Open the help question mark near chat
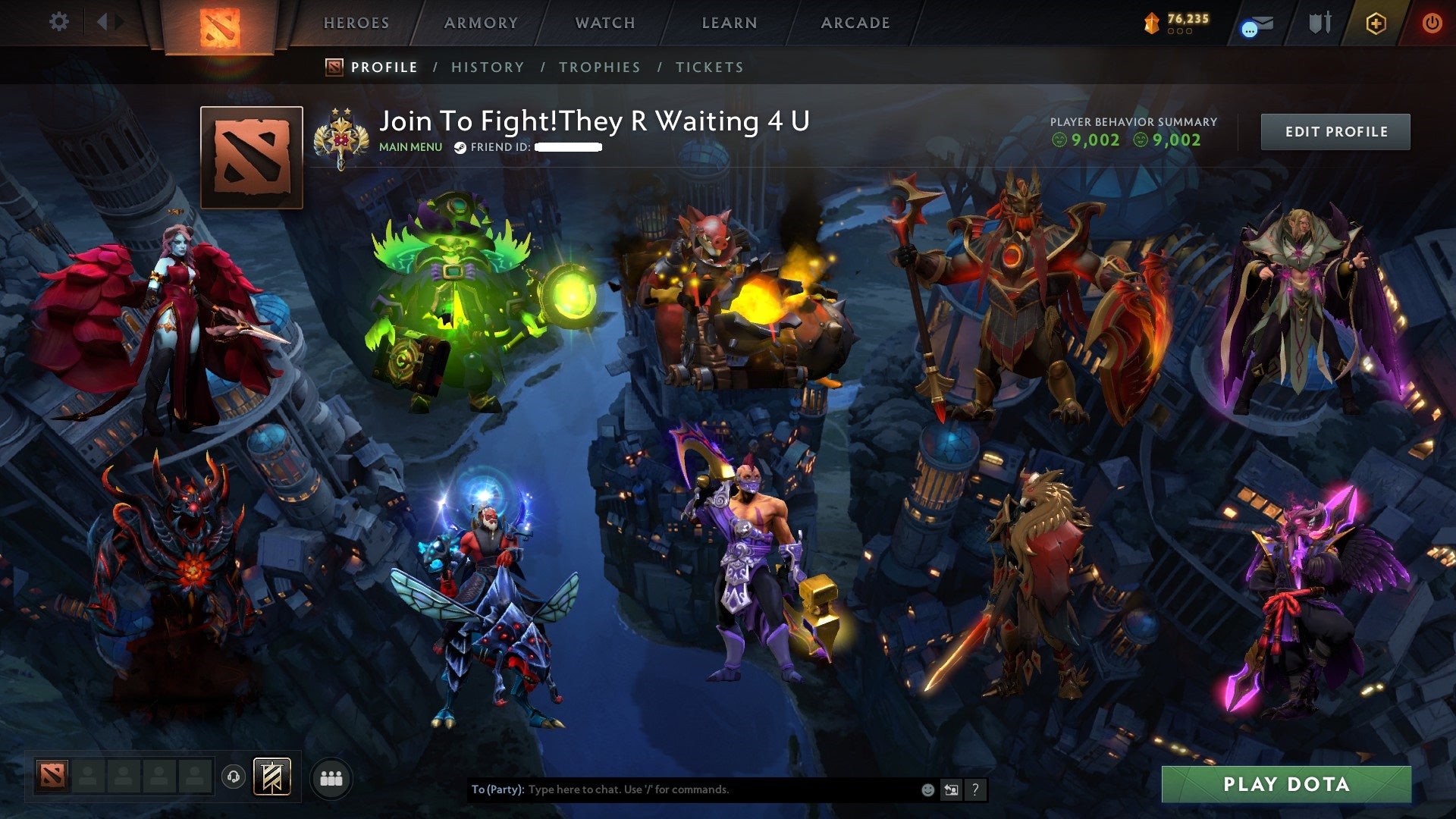 976,789
